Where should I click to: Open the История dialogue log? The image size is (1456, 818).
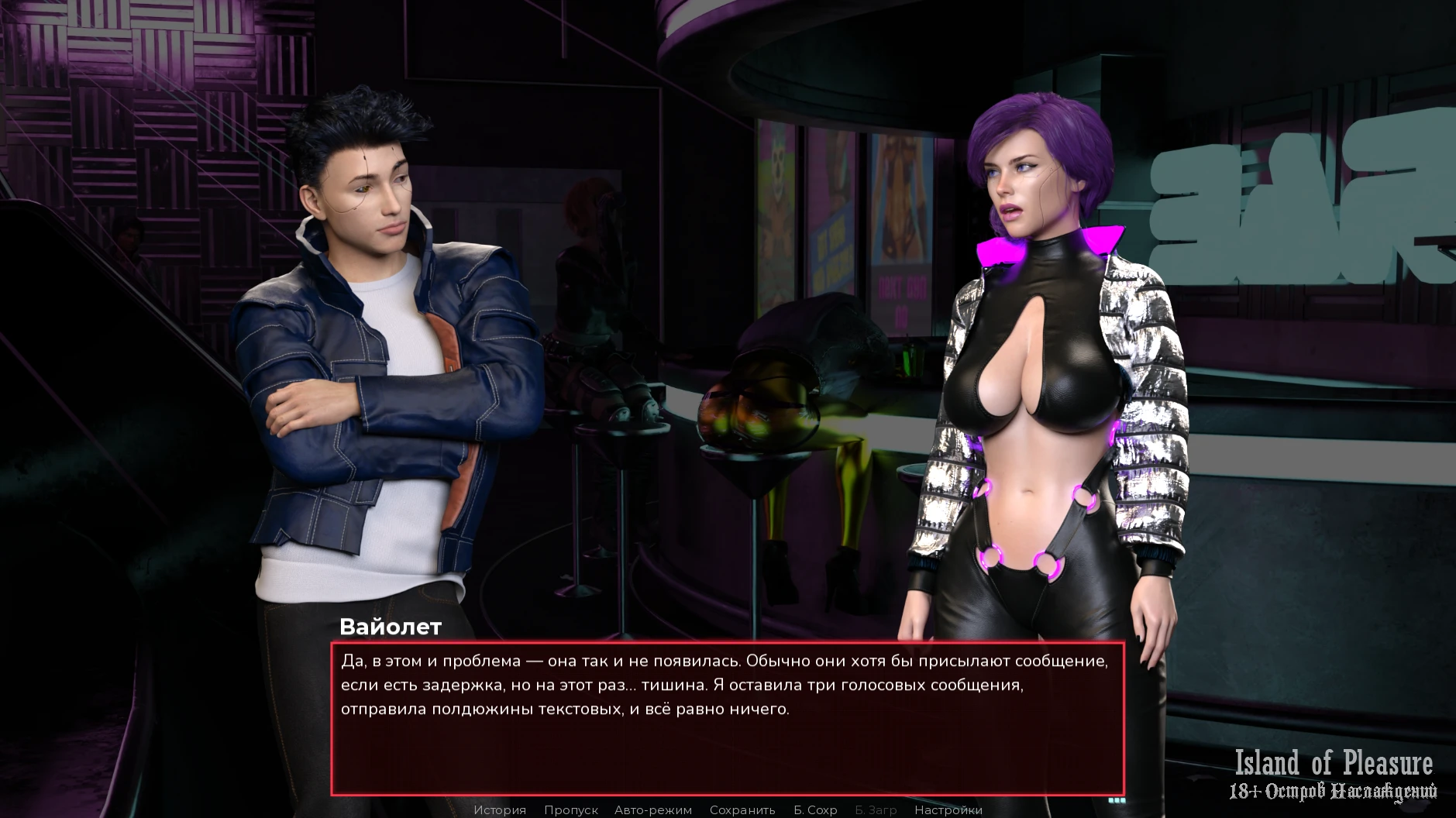[500, 809]
